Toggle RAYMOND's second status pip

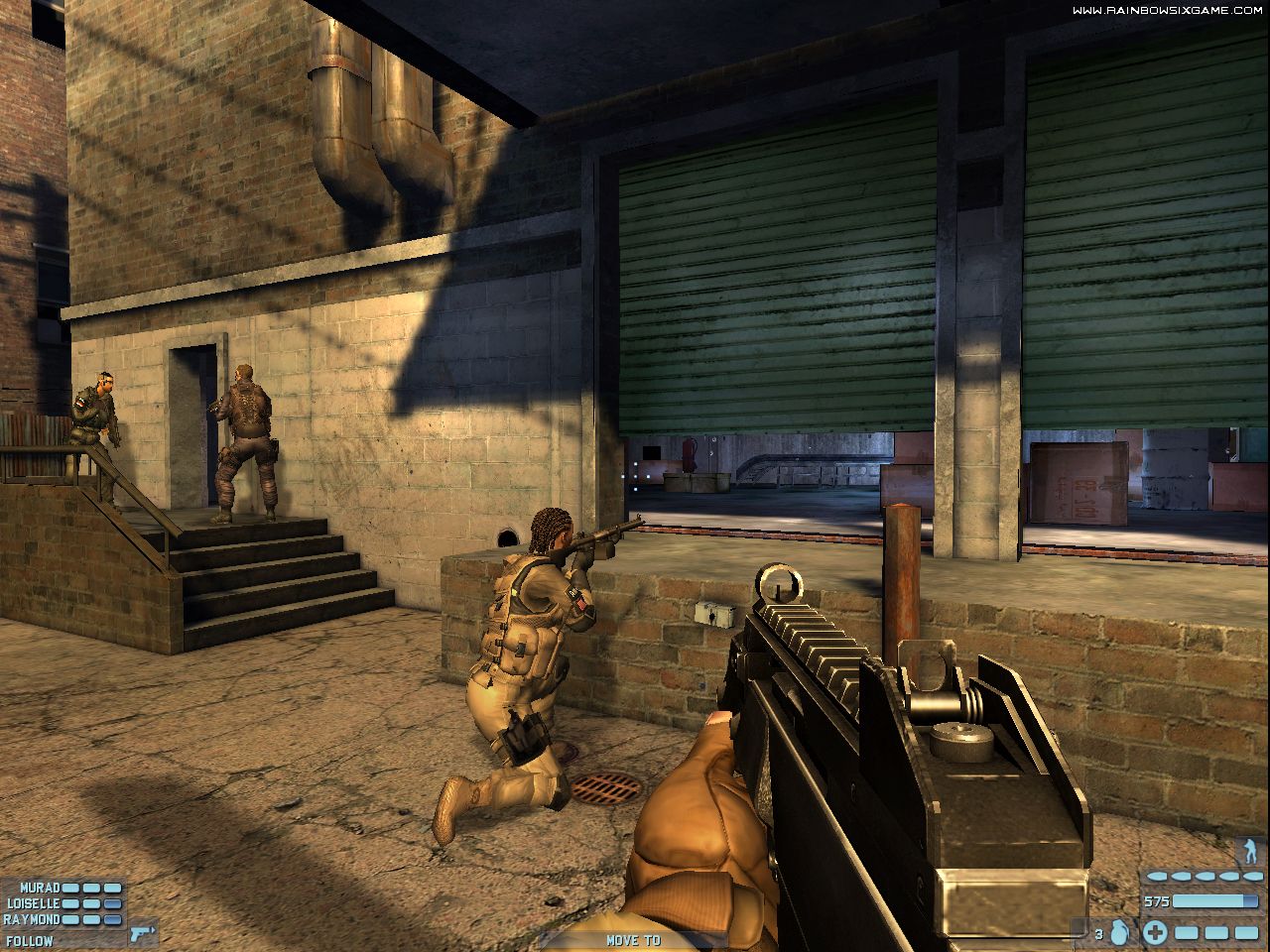[90, 919]
